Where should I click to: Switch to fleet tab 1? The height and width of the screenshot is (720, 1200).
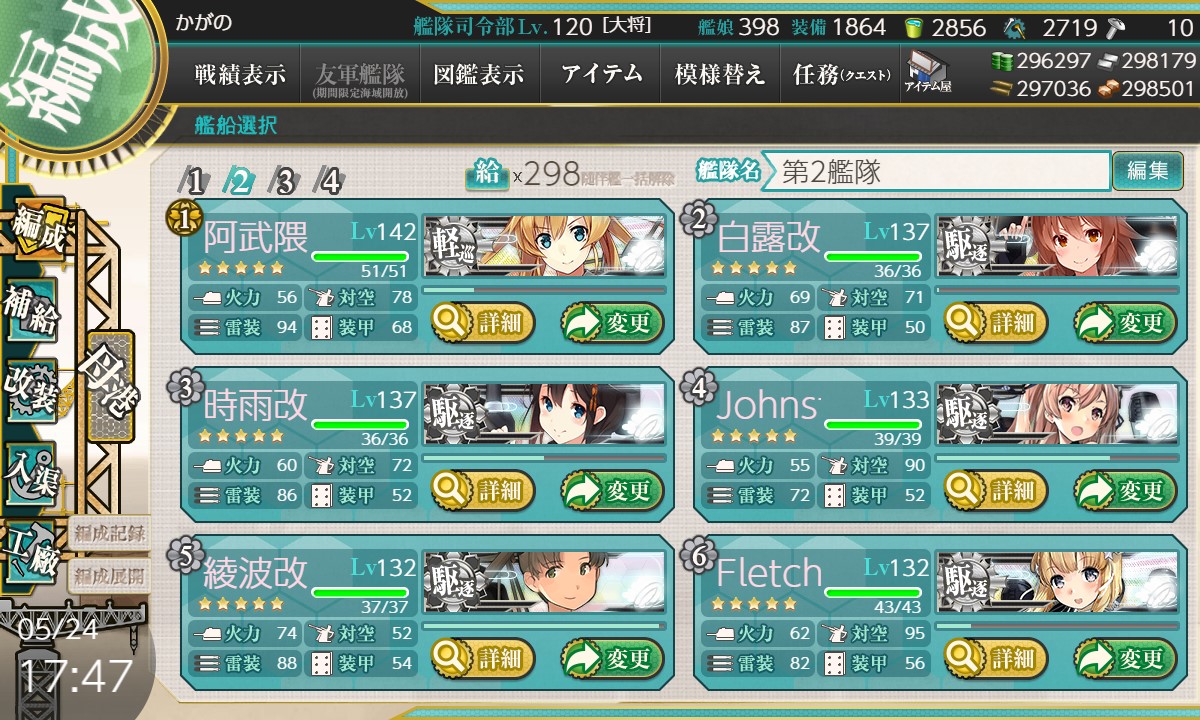pyautogui.click(x=196, y=181)
